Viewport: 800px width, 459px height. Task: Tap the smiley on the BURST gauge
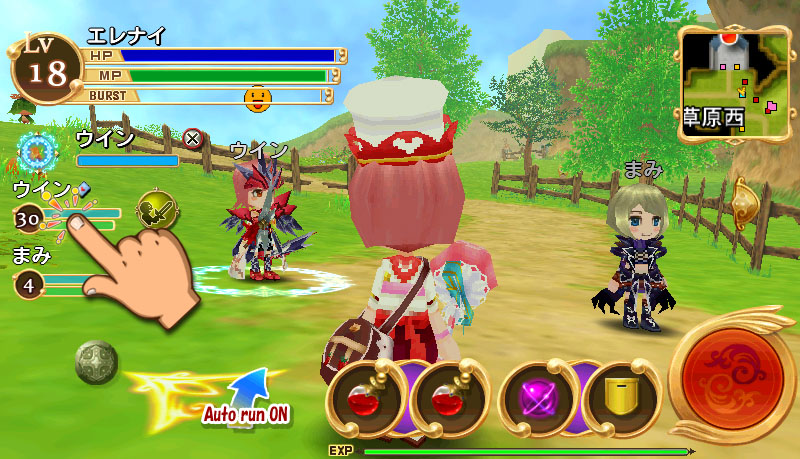pos(259,96)
